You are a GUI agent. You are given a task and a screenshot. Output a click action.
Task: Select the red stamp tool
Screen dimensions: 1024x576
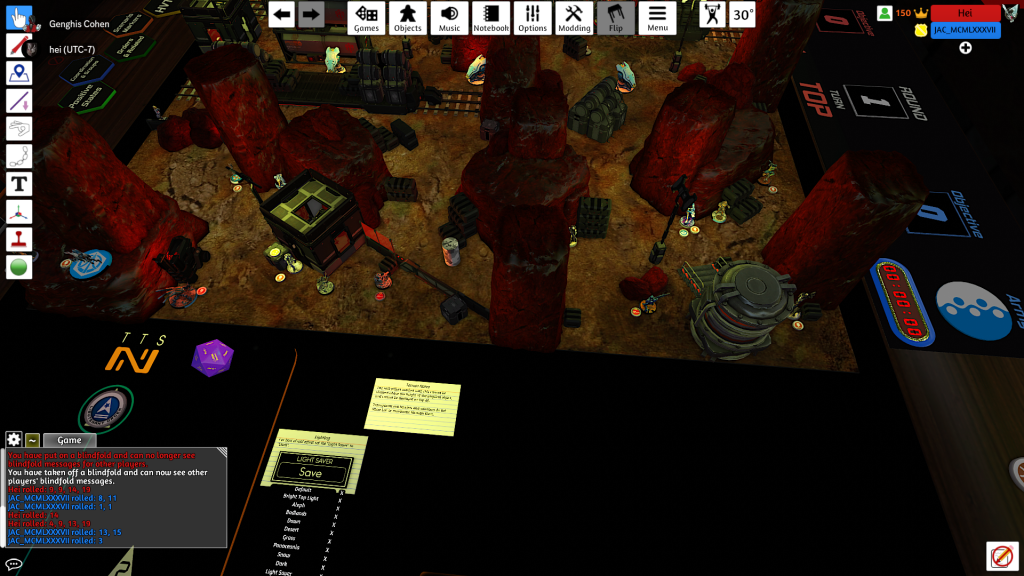19,239
